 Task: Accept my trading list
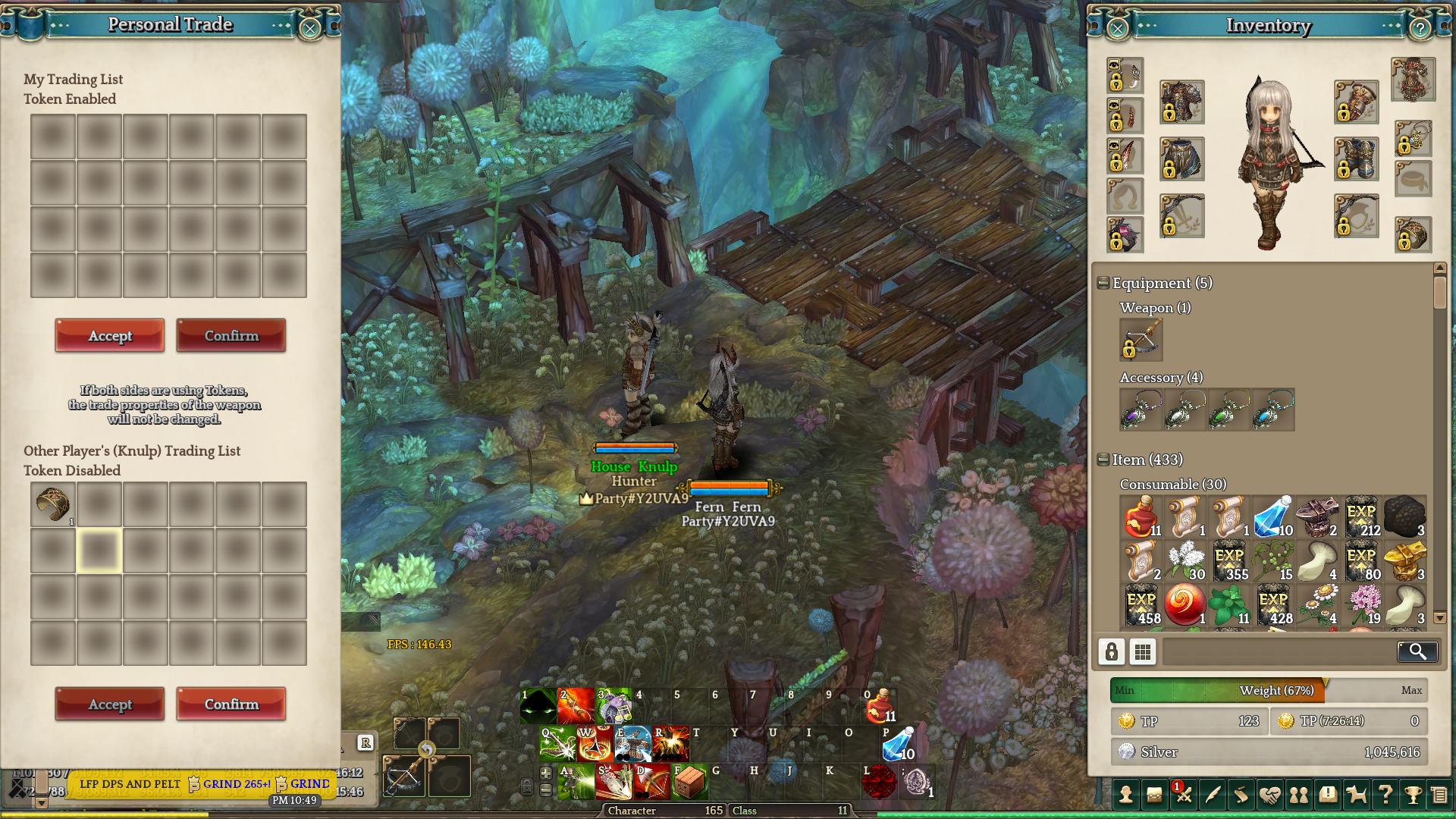point(110,335)
